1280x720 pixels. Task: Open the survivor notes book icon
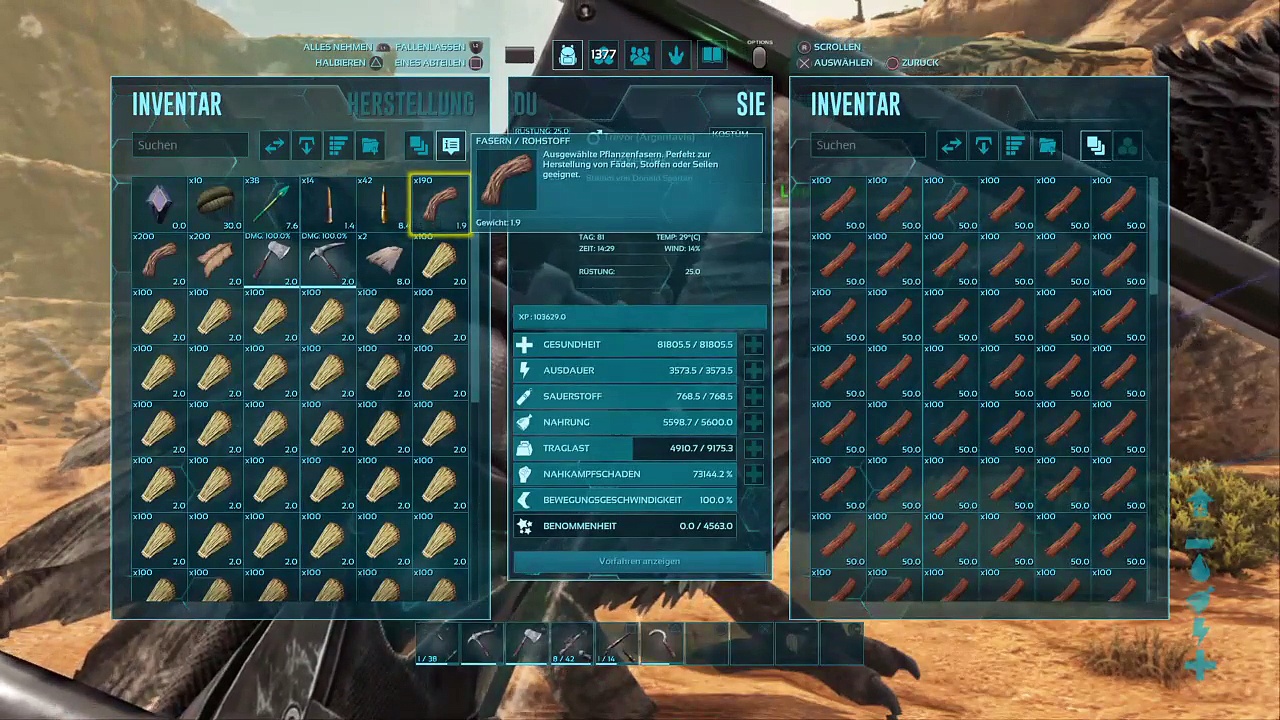pos(712,56)
